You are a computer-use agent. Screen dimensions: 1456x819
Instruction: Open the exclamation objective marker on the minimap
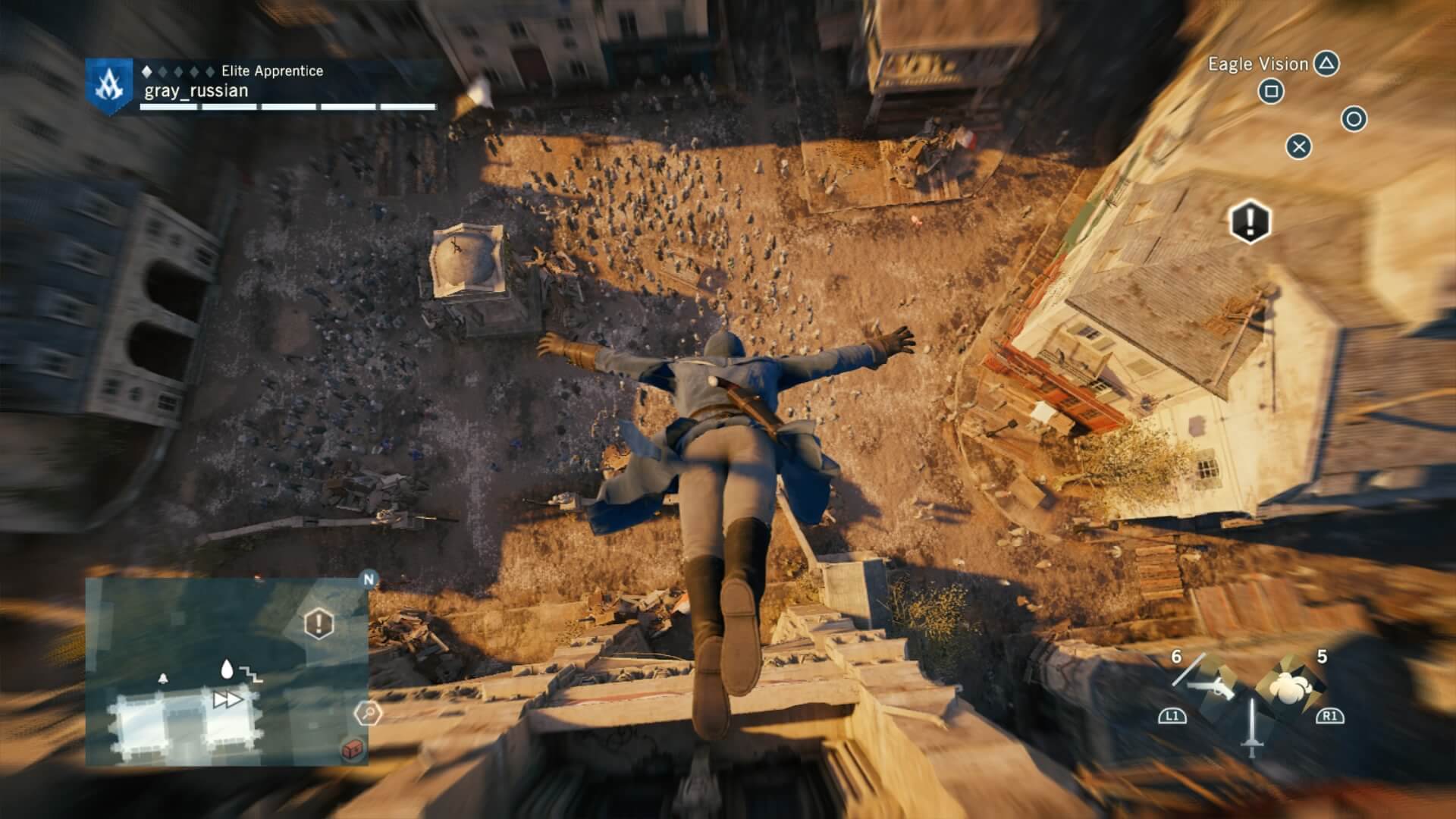tap(318, 623)
